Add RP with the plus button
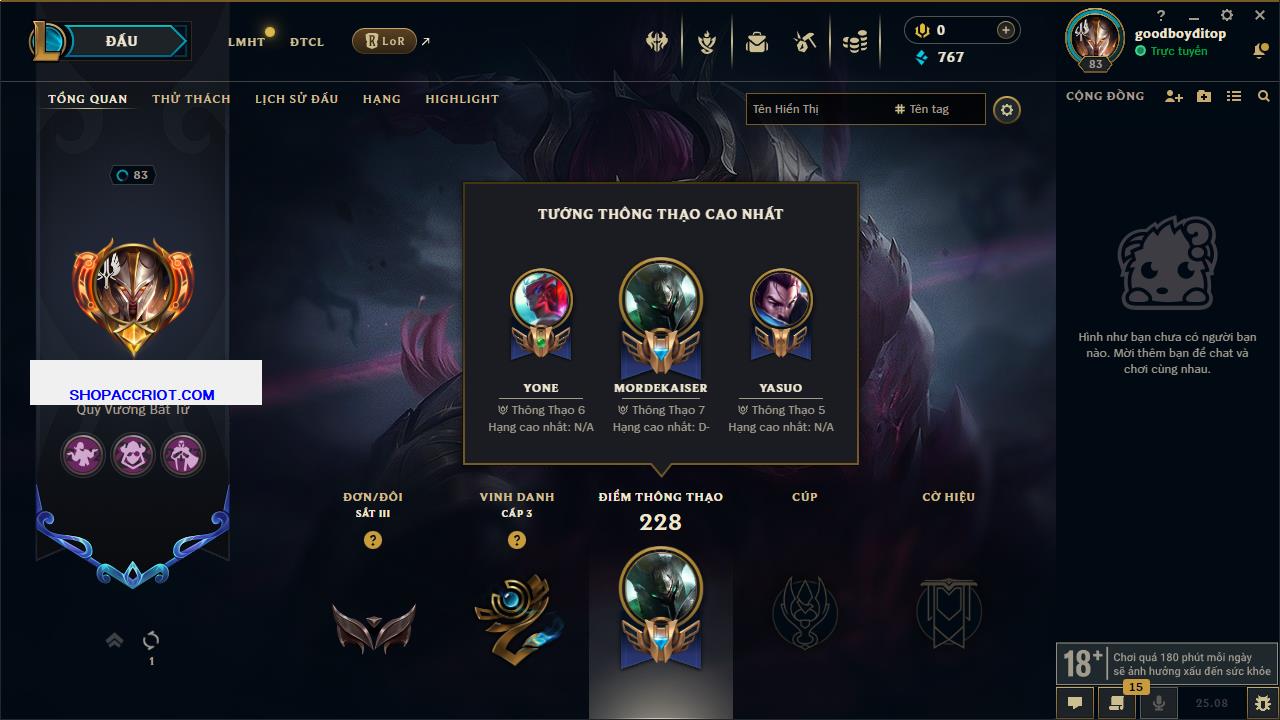The width and height of the screenshot is (1280, 720). [1006, 30]
